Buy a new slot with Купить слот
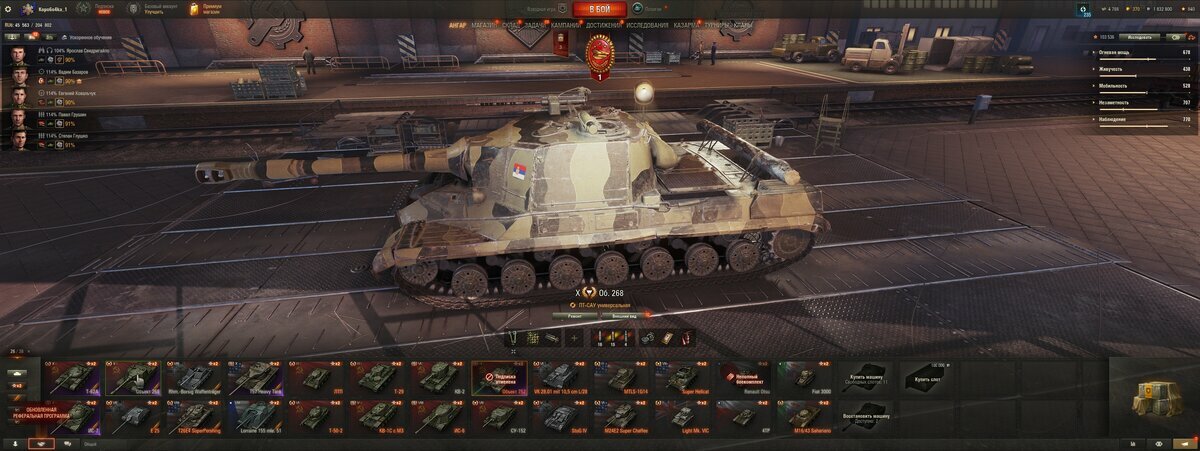 click(926, 378)
